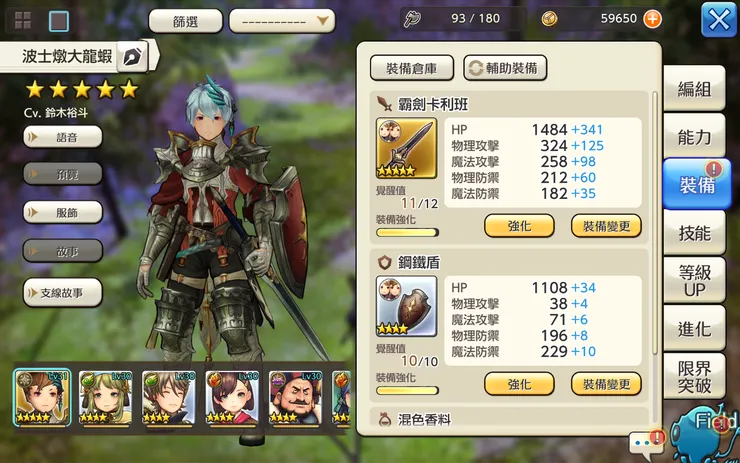
Task: Play the character's 語音 voice
Action: pyautogui.click(x=62, y=135)
